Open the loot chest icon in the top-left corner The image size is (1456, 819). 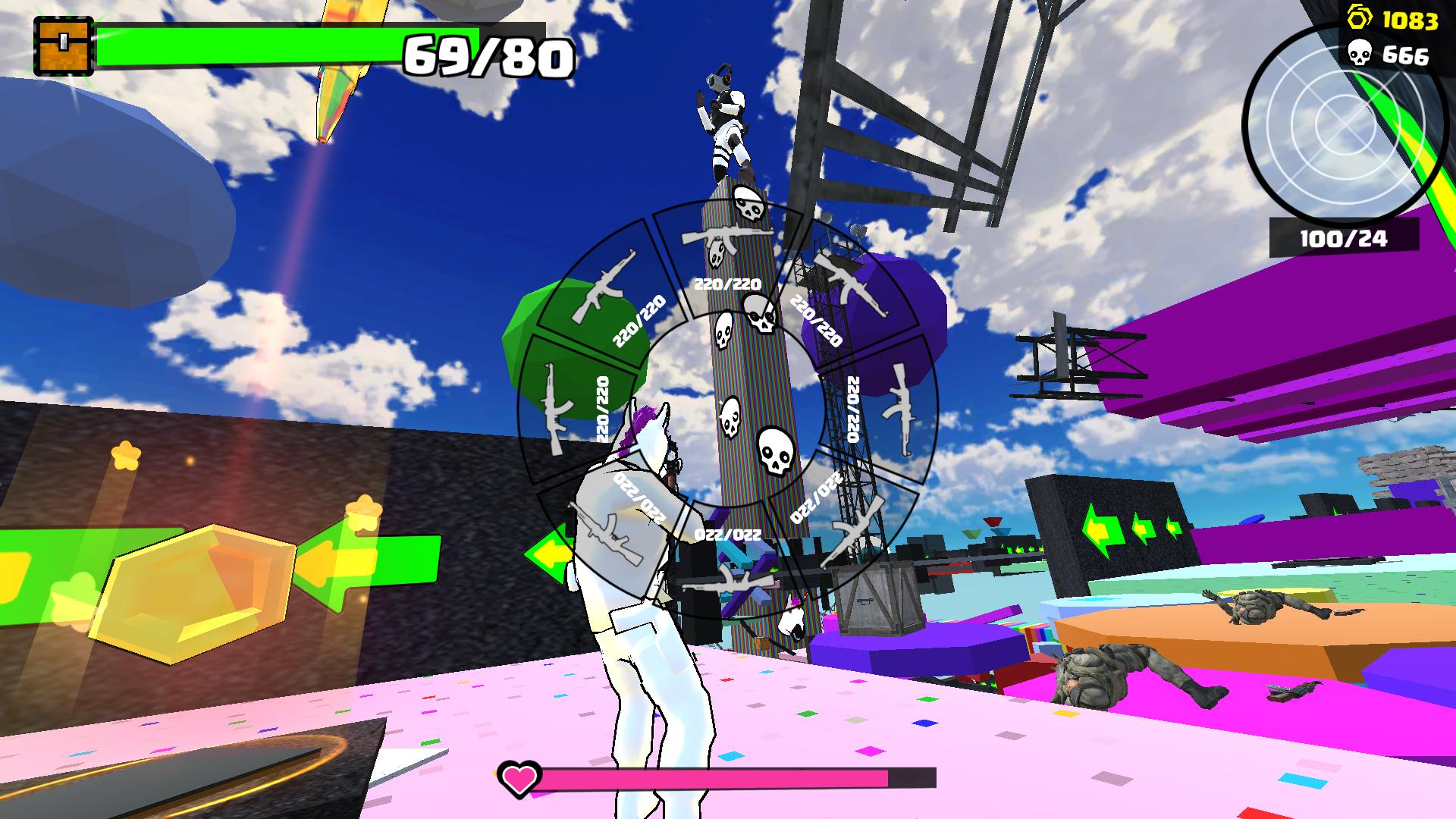63,43
